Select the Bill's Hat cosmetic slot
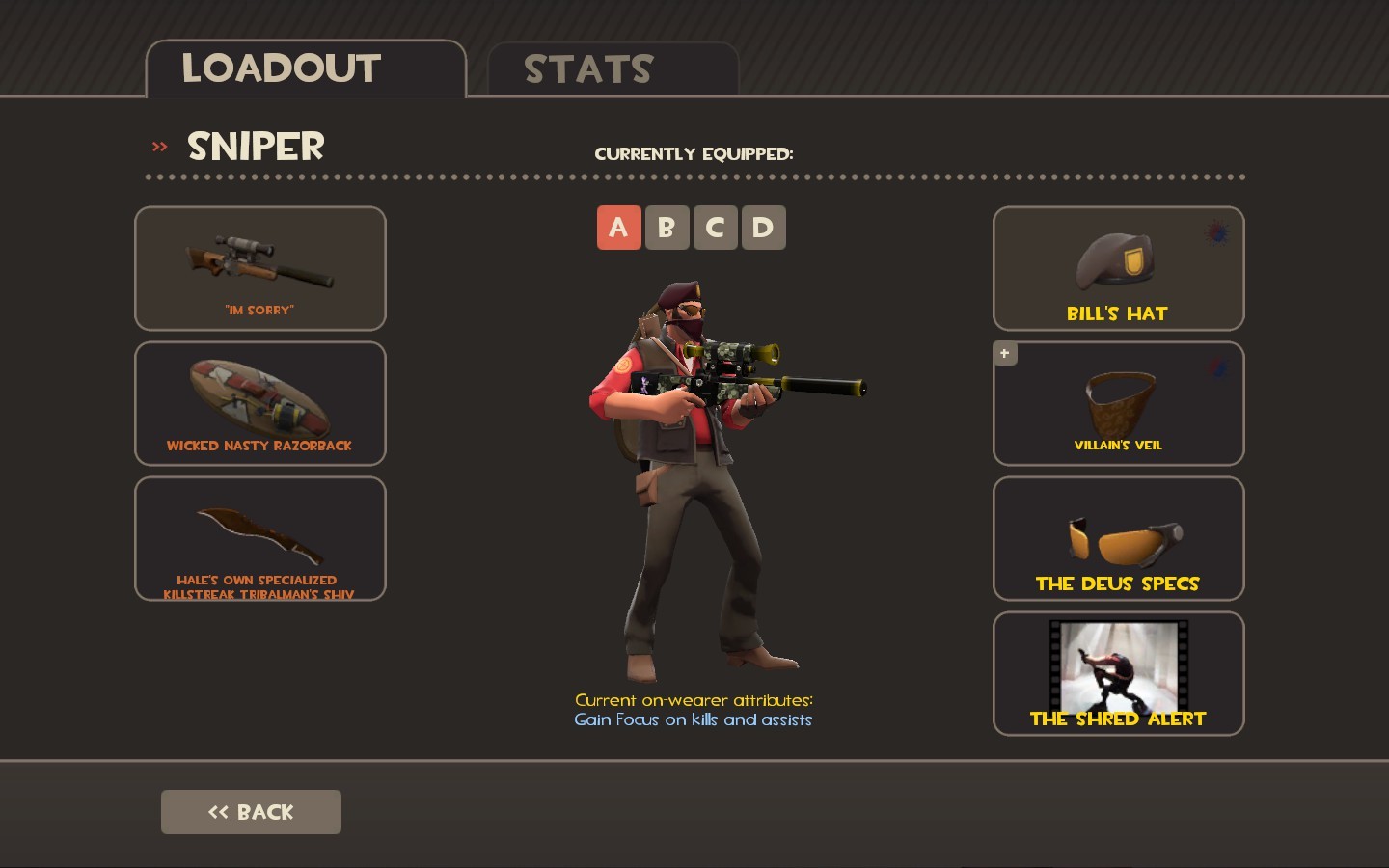The image size is (1389, 868). coord(1117,268)
